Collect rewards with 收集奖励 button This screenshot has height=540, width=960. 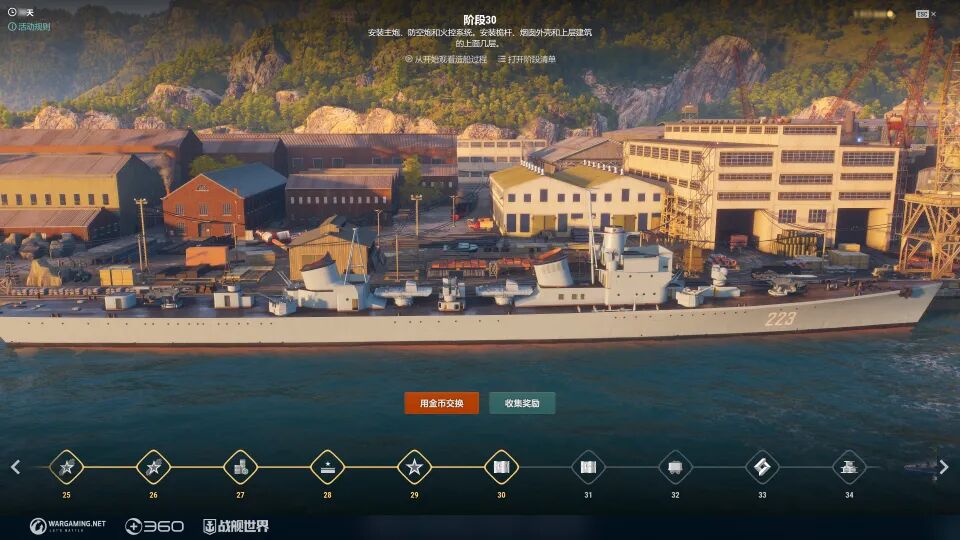pos(522,403)
